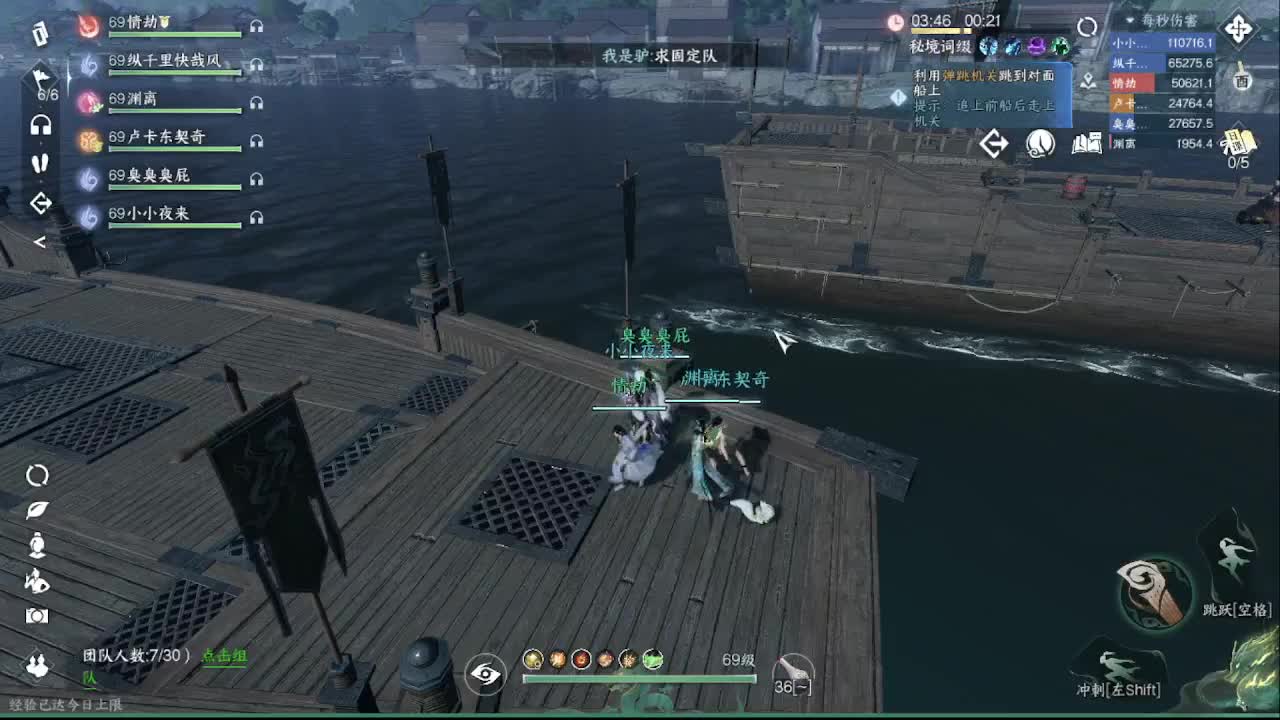Click the eye icon left of the experience bar

487,675
